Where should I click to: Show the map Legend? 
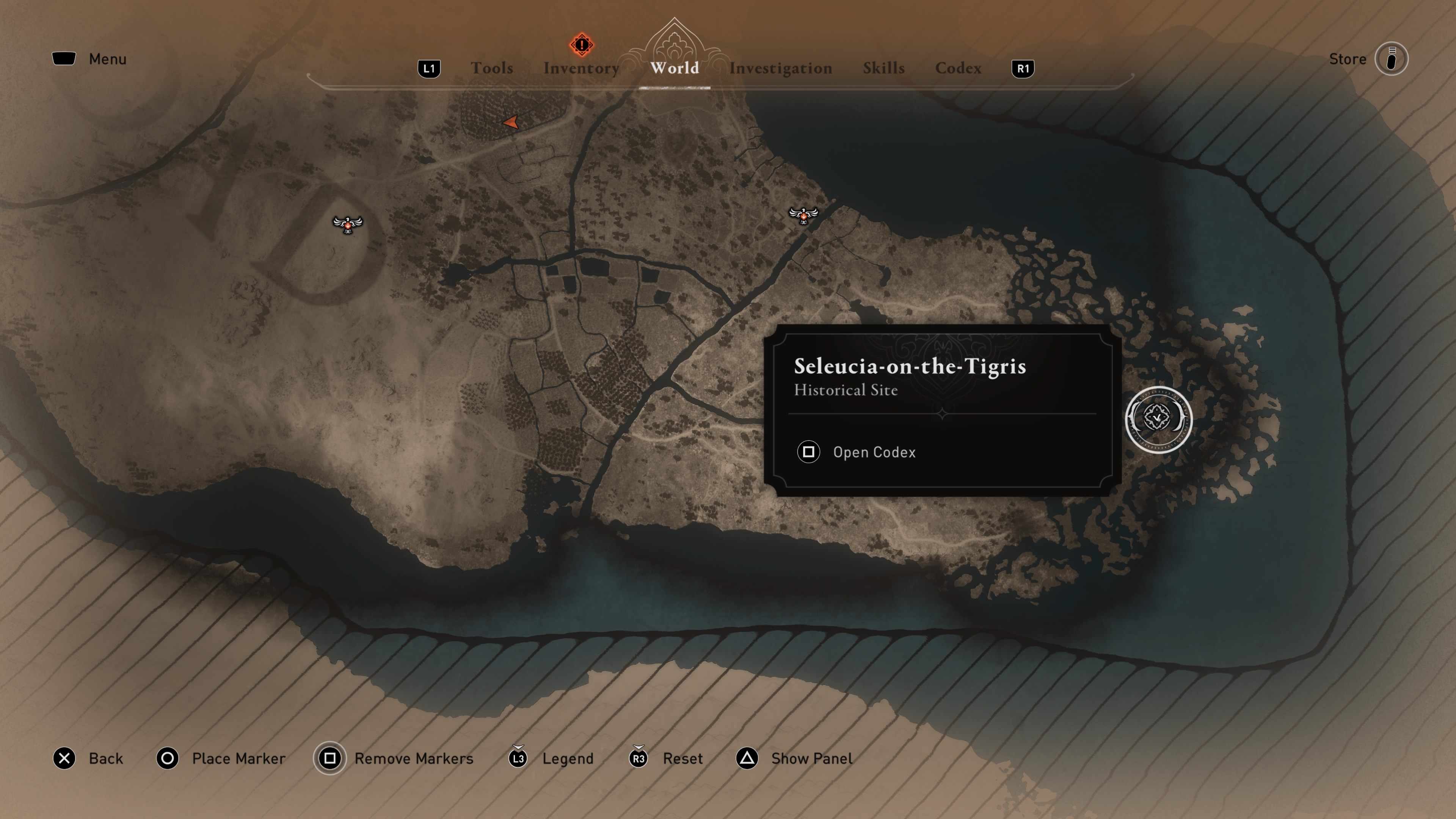click(x=551, y=758)
